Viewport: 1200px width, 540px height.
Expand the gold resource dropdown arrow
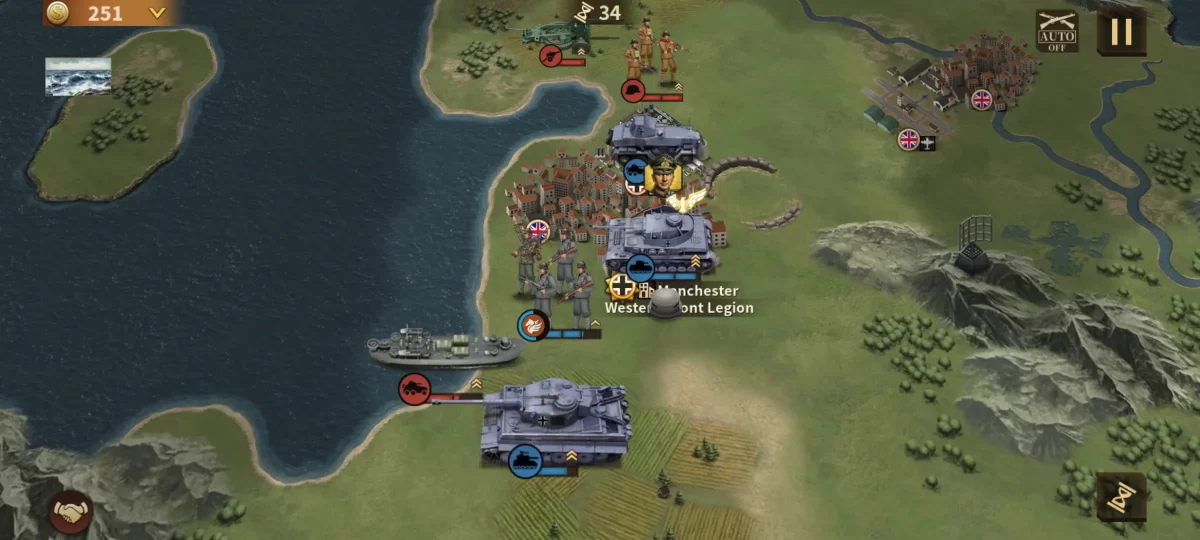[156, 13]
